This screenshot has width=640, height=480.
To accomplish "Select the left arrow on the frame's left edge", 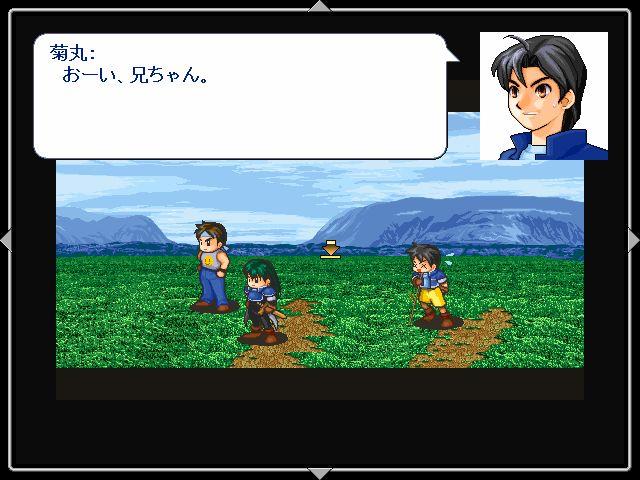I will [6, 240].
